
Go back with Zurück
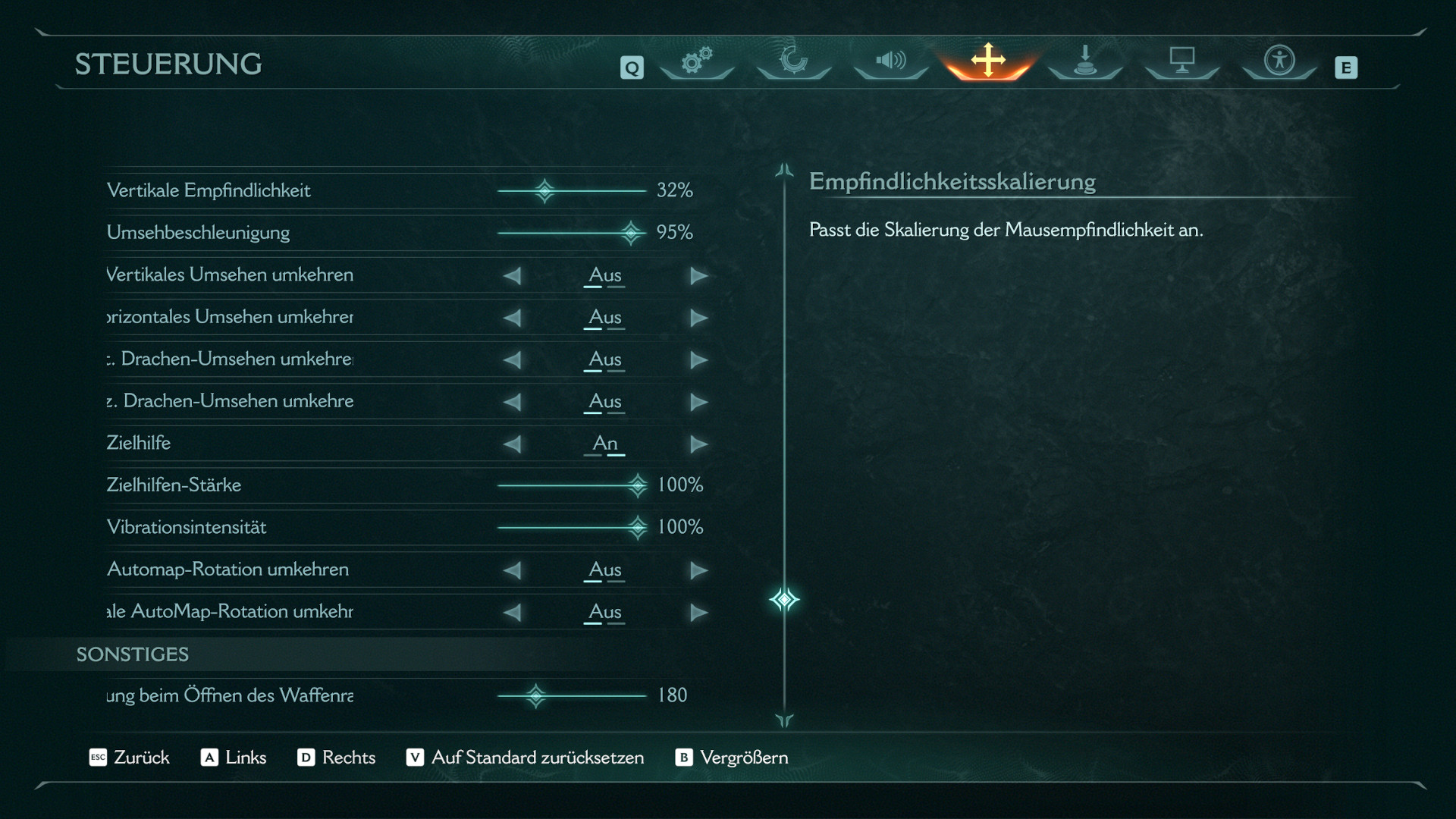coord(130,758)
